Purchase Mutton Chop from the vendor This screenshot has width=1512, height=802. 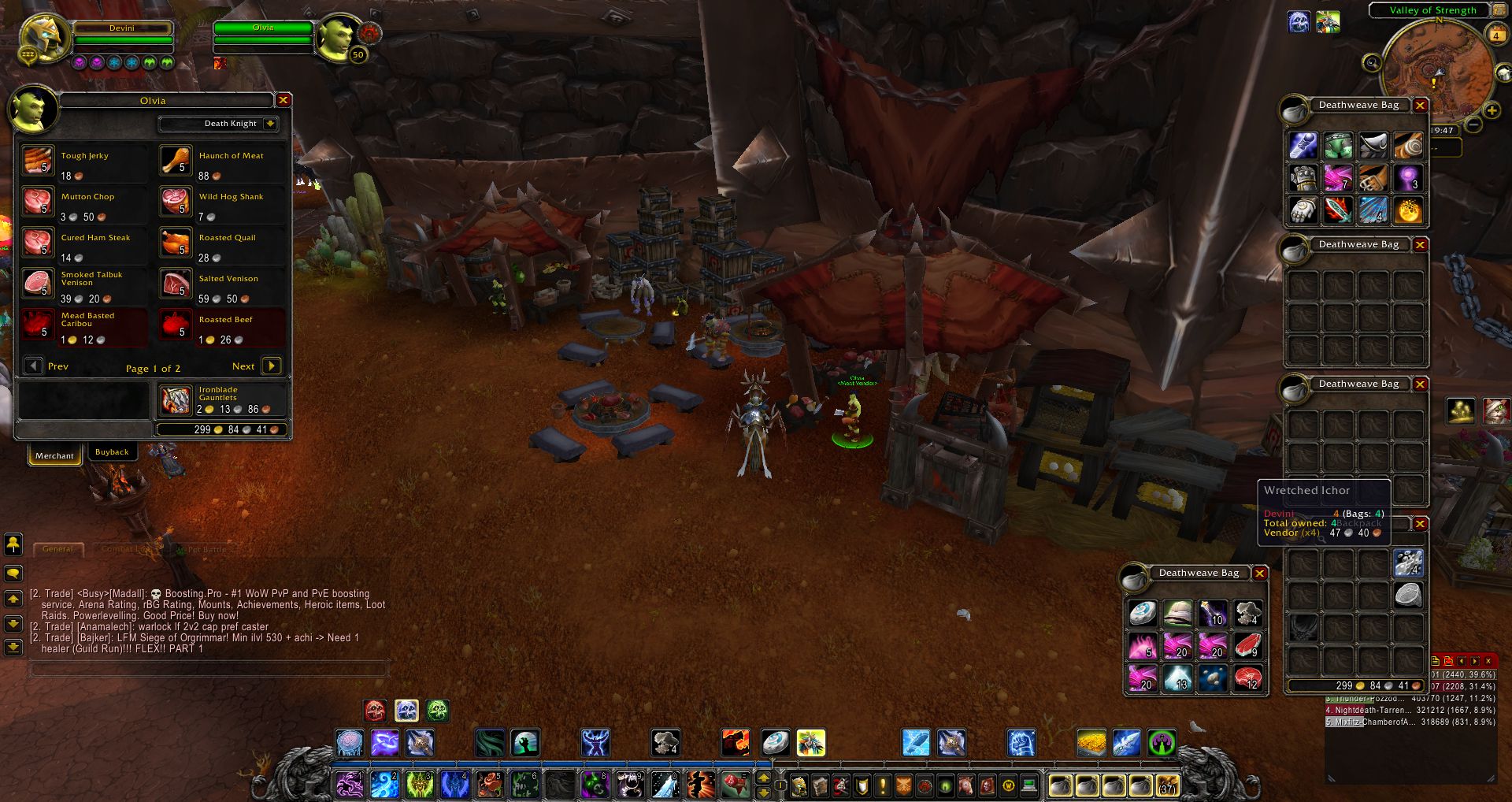point(38,201)
